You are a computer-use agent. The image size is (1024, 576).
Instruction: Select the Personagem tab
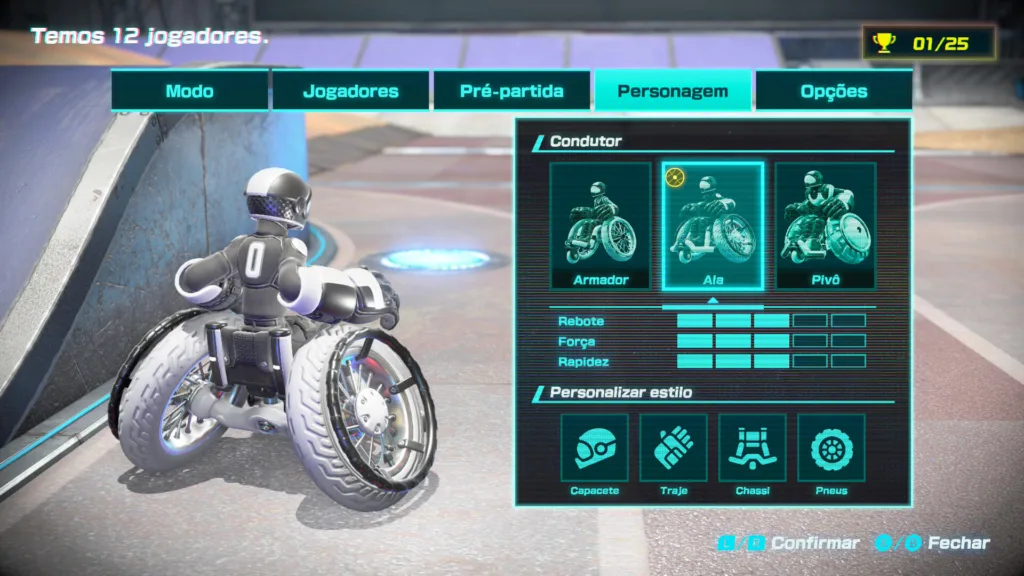[x=672, y=91]
